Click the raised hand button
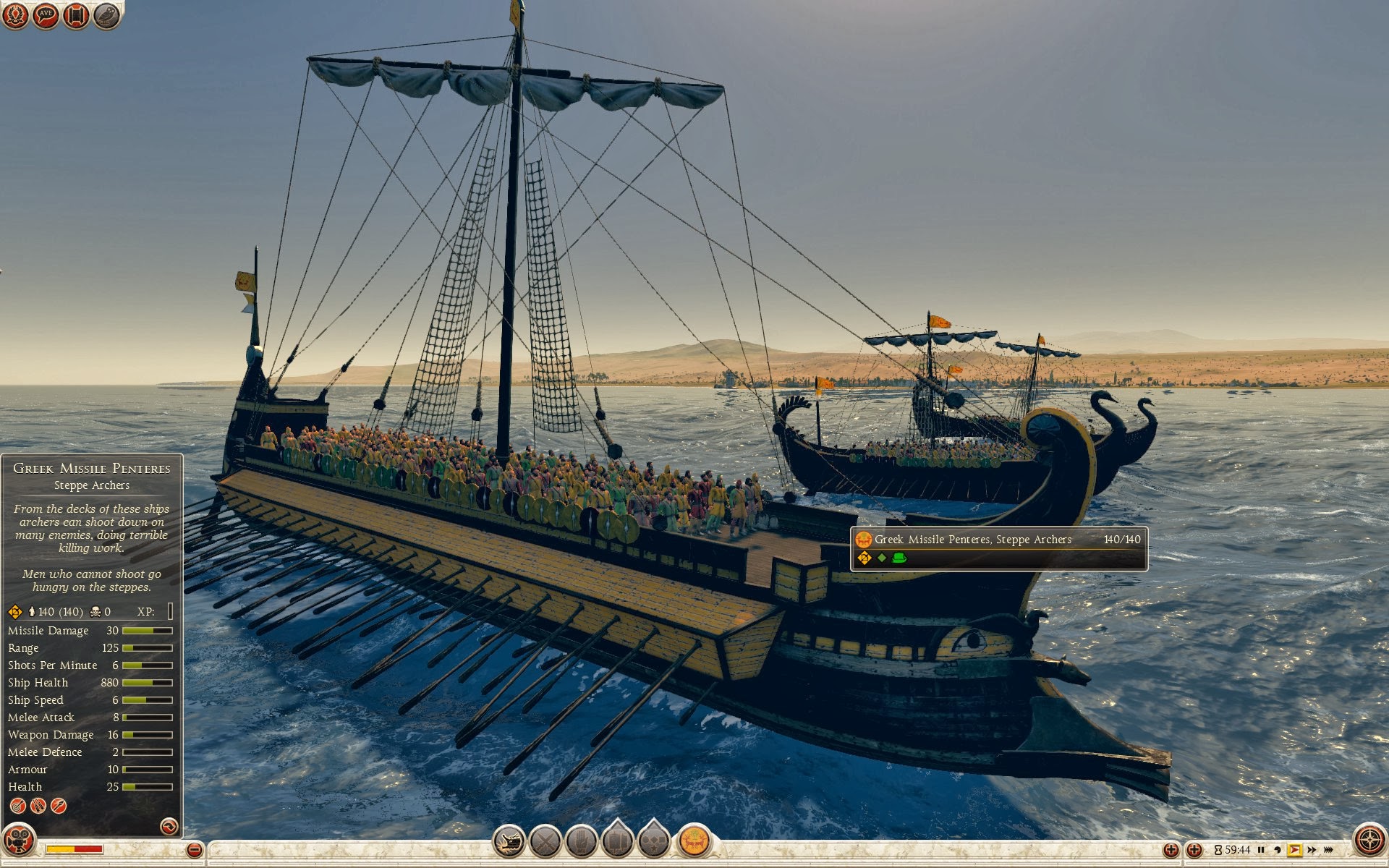The width and height of the screenshot is (1389, 868). tap(581, 841)
